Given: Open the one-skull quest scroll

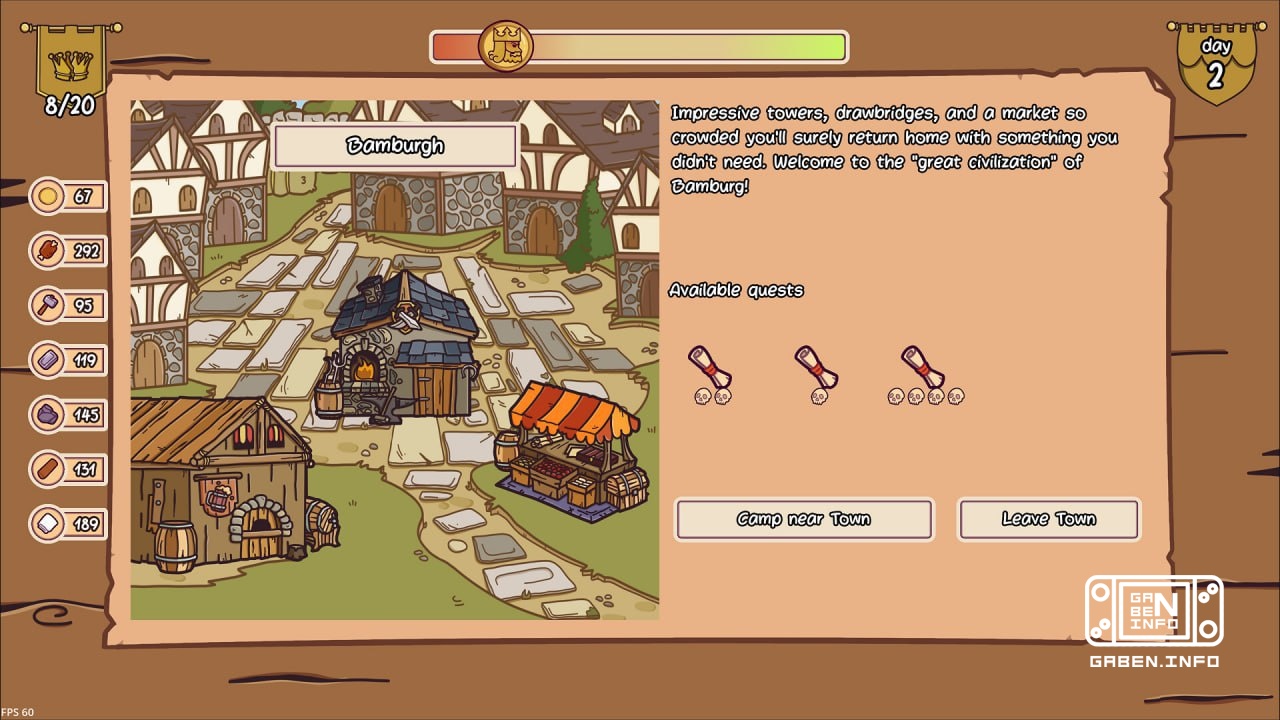Looking at the screenshot, I should [x=817, y=365].
